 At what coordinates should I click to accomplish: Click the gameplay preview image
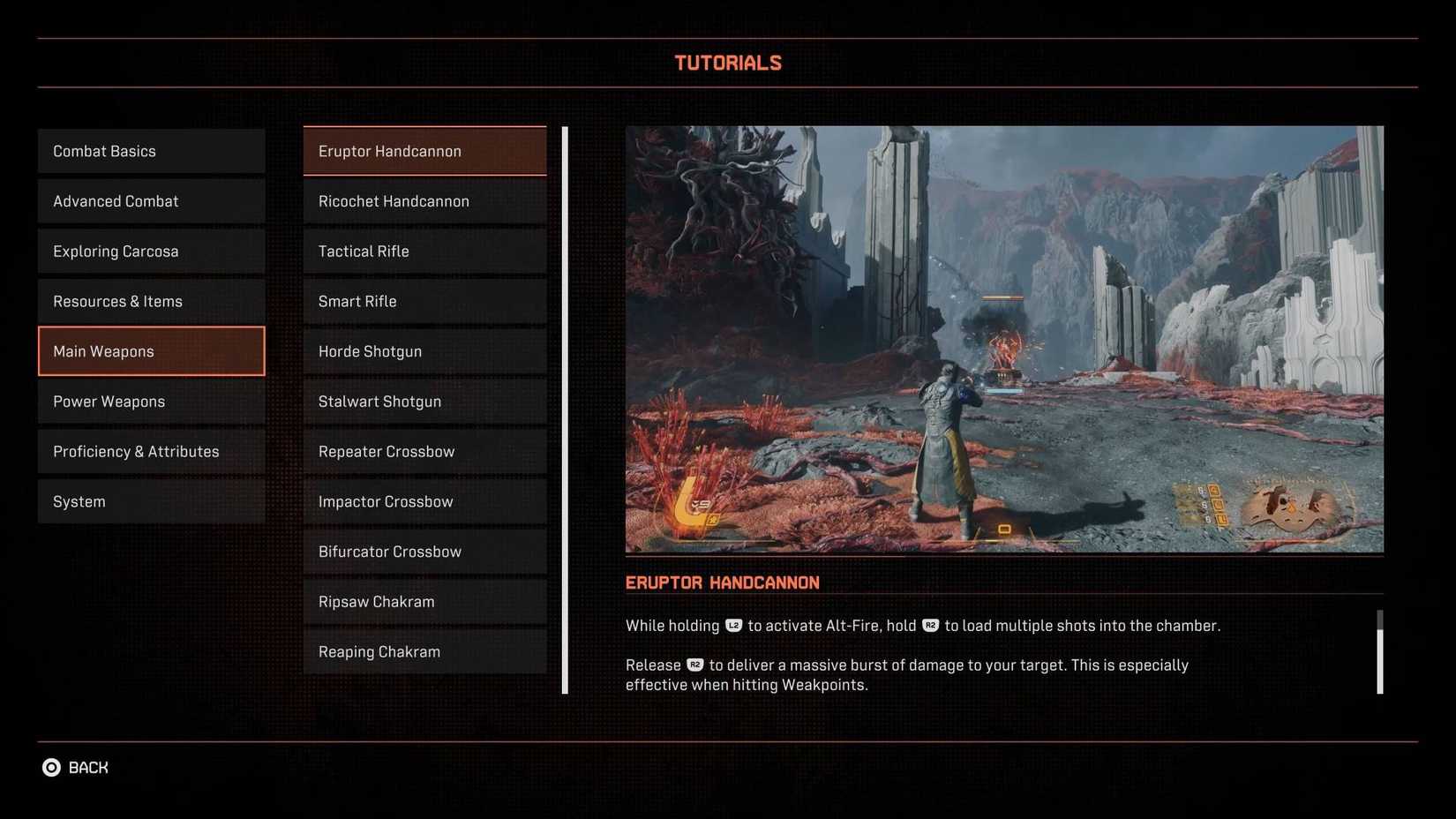click(x=1004, y=338)
